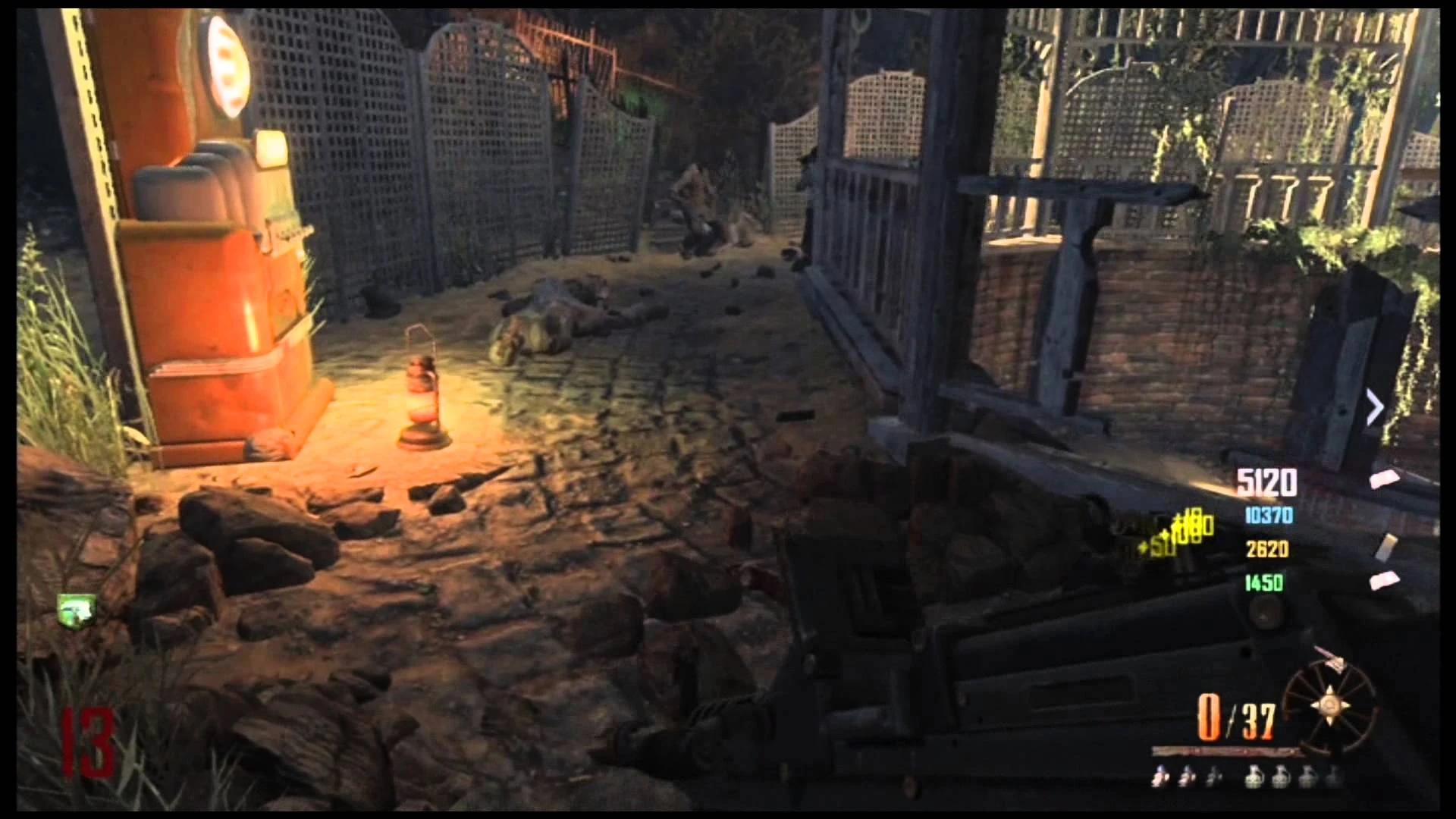Image resolution: width=1456 pixels, height=819 pixels.
Task: Click the white chevron arrow overlay
Action: point(1374,408)
